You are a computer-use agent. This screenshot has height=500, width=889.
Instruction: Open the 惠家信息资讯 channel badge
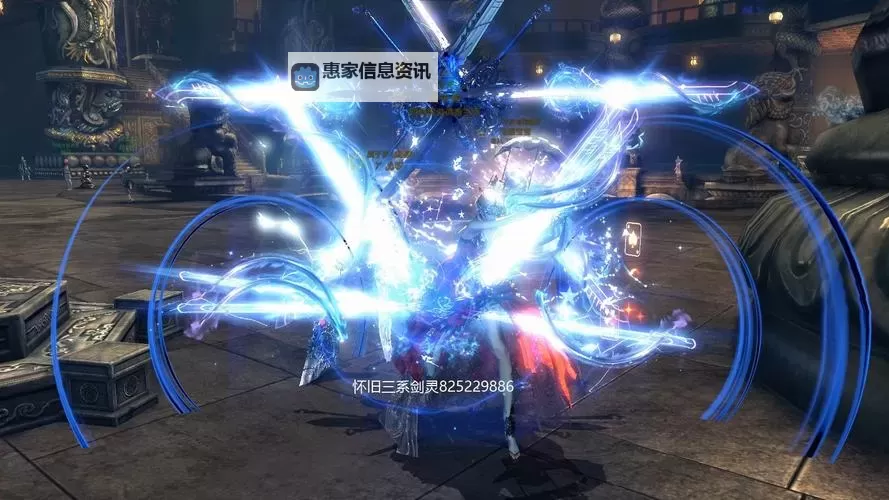(362, 75)
